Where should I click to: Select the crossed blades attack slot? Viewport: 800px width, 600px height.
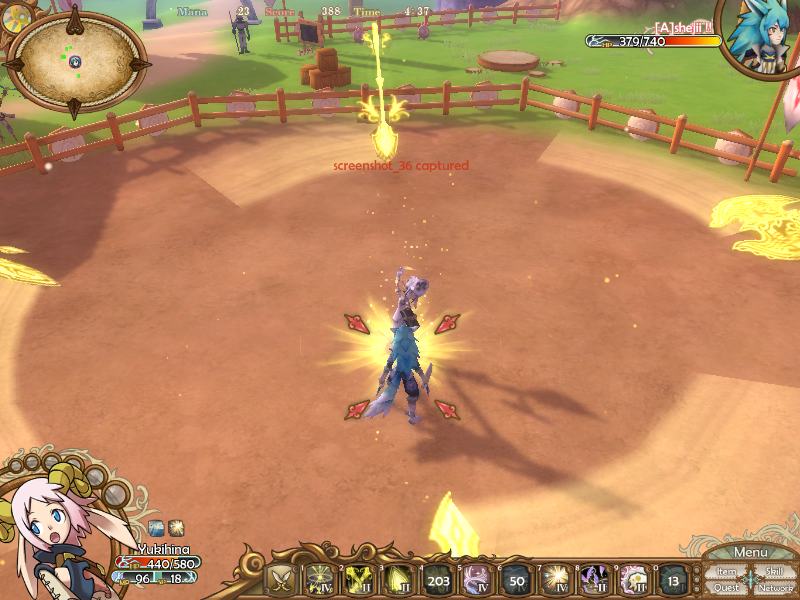[x=282, y=580]
